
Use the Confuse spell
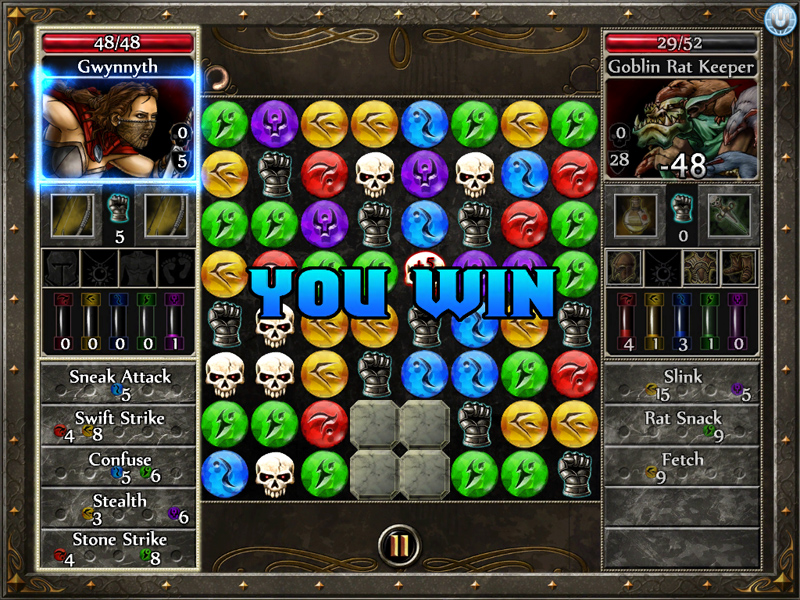(120, 467)
